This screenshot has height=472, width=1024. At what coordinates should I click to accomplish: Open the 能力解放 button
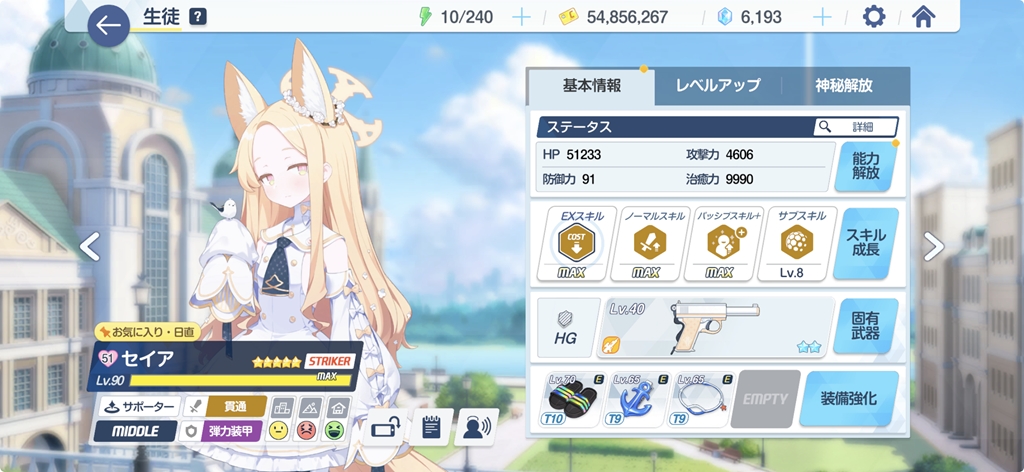coord(866,166)
